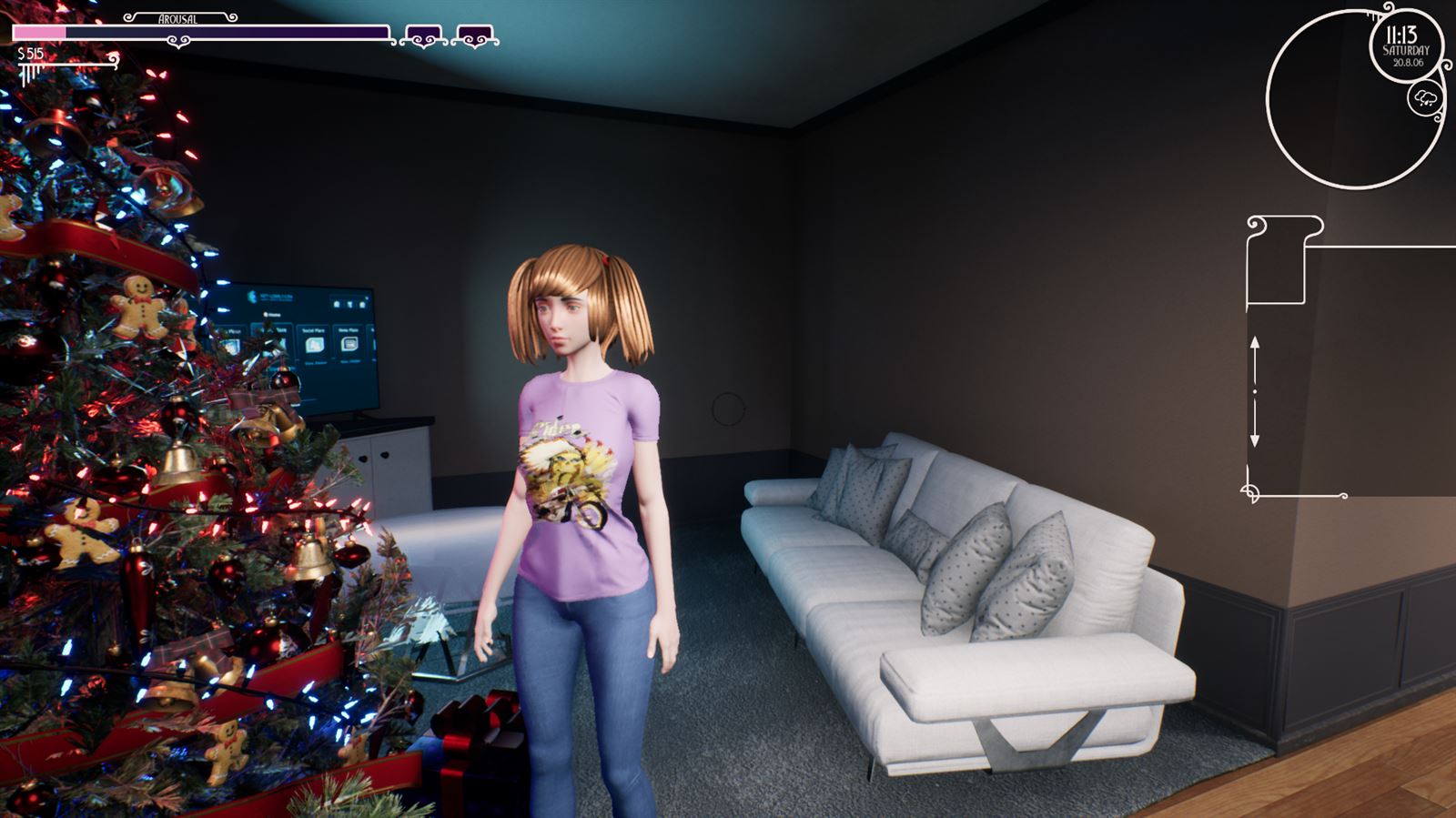Screen dimensions: 1456x818
Task: Click the Social Place thumbnail on the TV
Action: (x=314, y=345)
